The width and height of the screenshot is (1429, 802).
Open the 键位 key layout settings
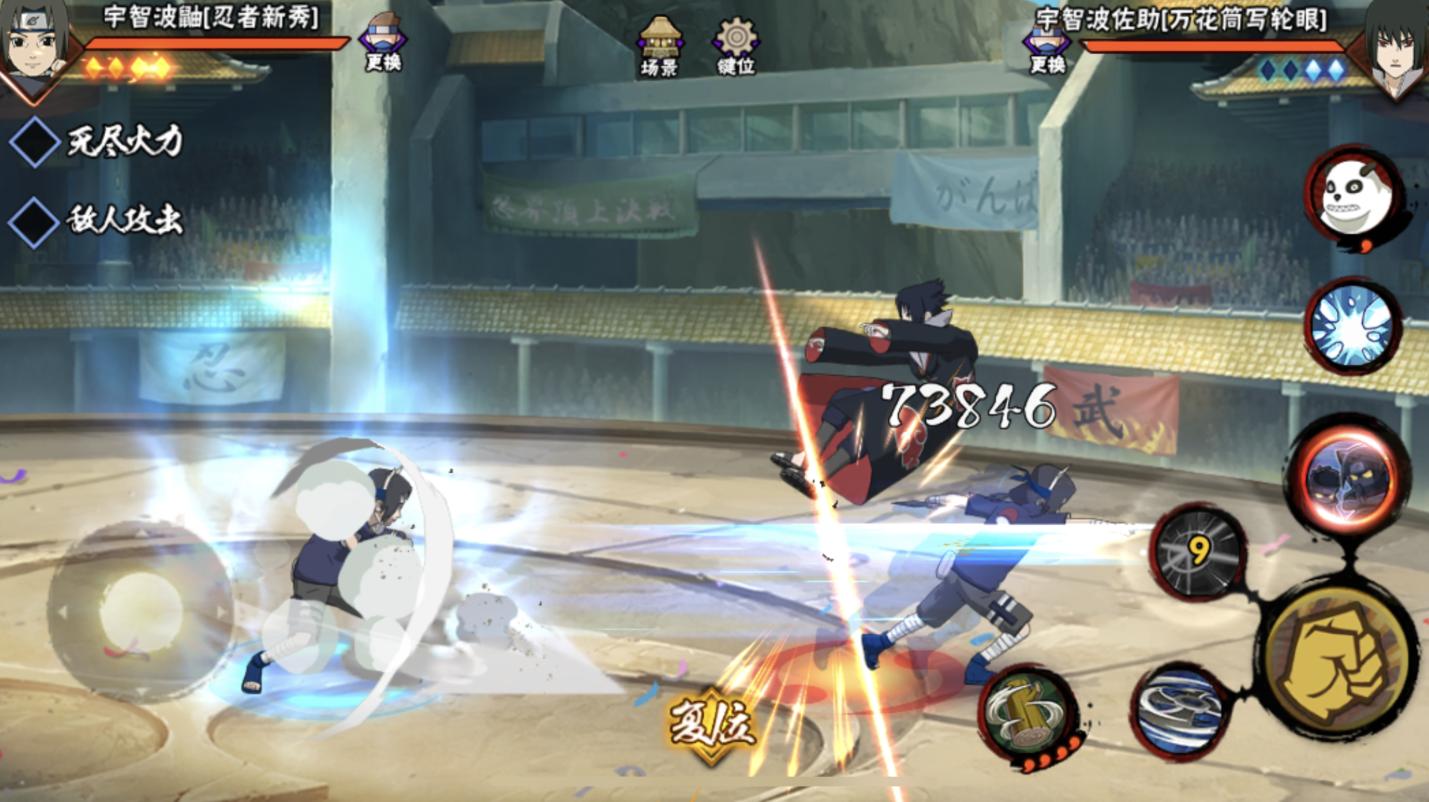tap(736, 45)
